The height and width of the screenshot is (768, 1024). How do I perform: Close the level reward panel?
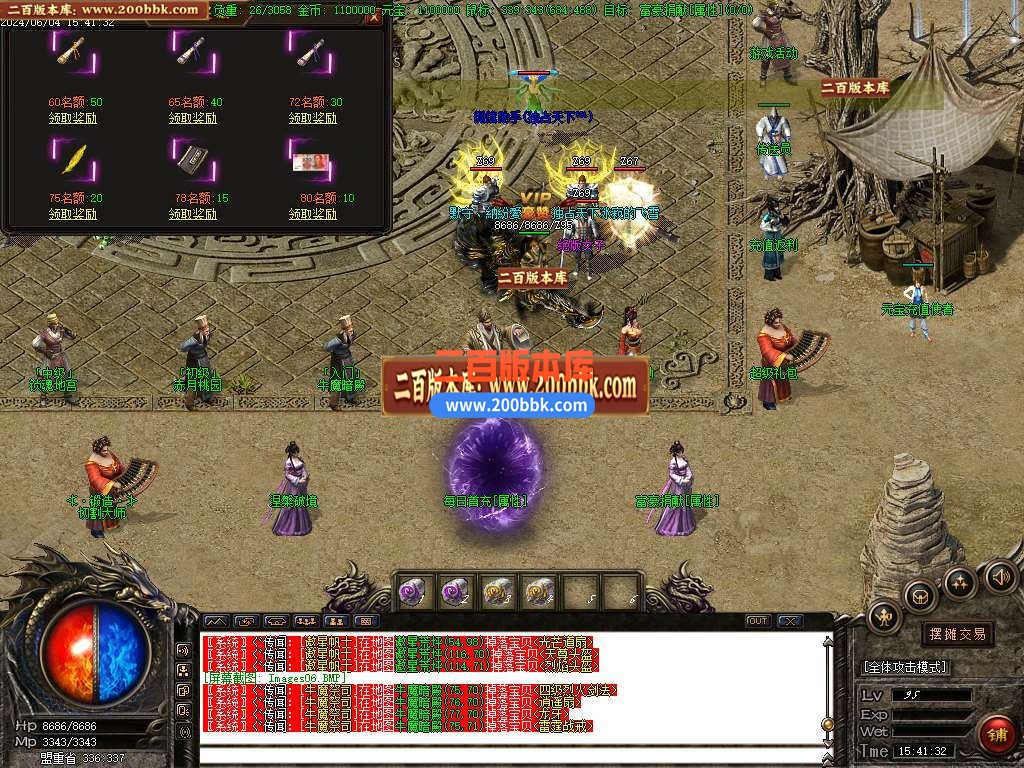tap(374, 18)
